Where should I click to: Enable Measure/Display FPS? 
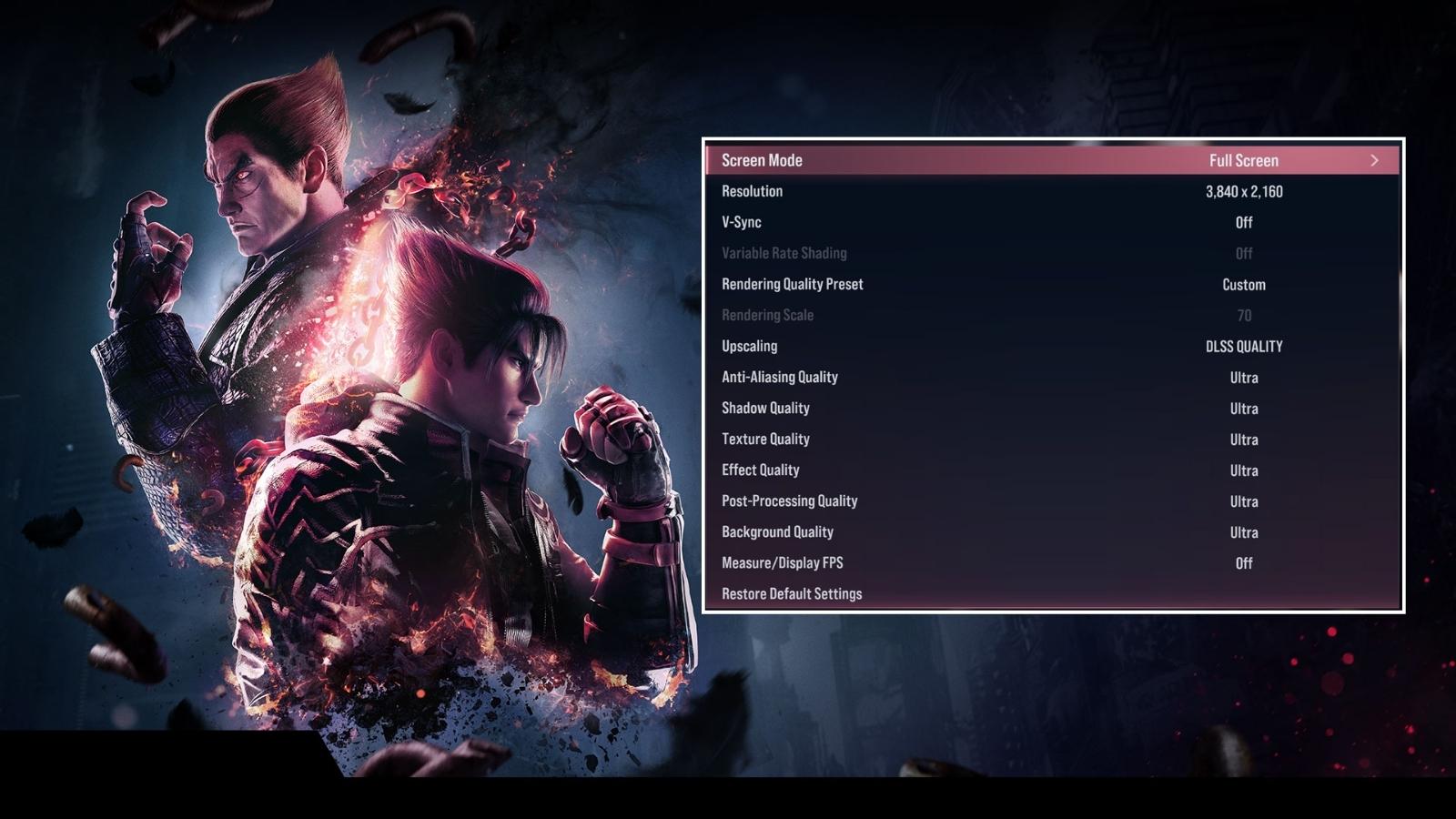tap(1243, 563)
